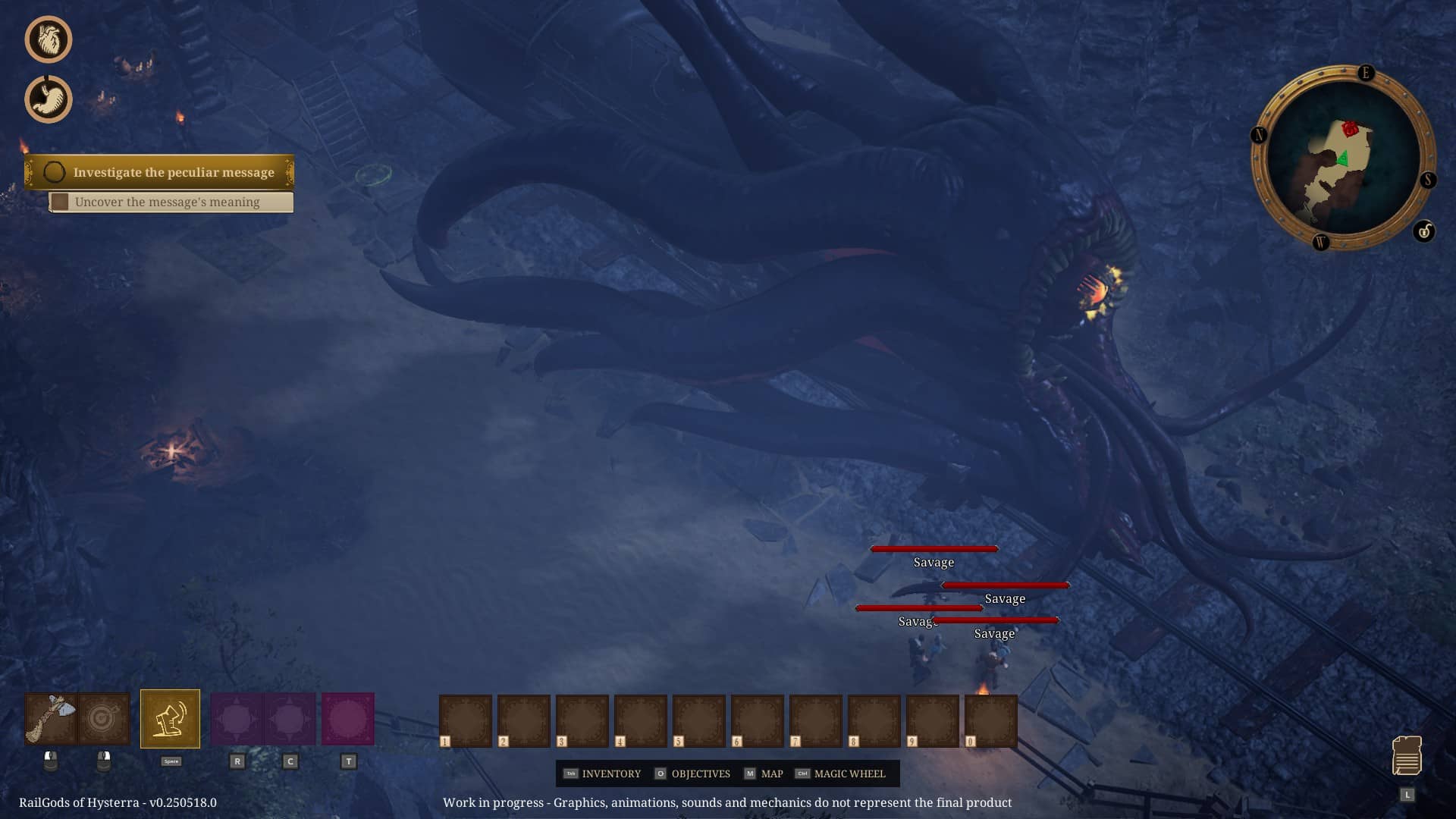Open the Inventory from the bottom bar
Viewport: 1456px width, 819px height.
603,773
